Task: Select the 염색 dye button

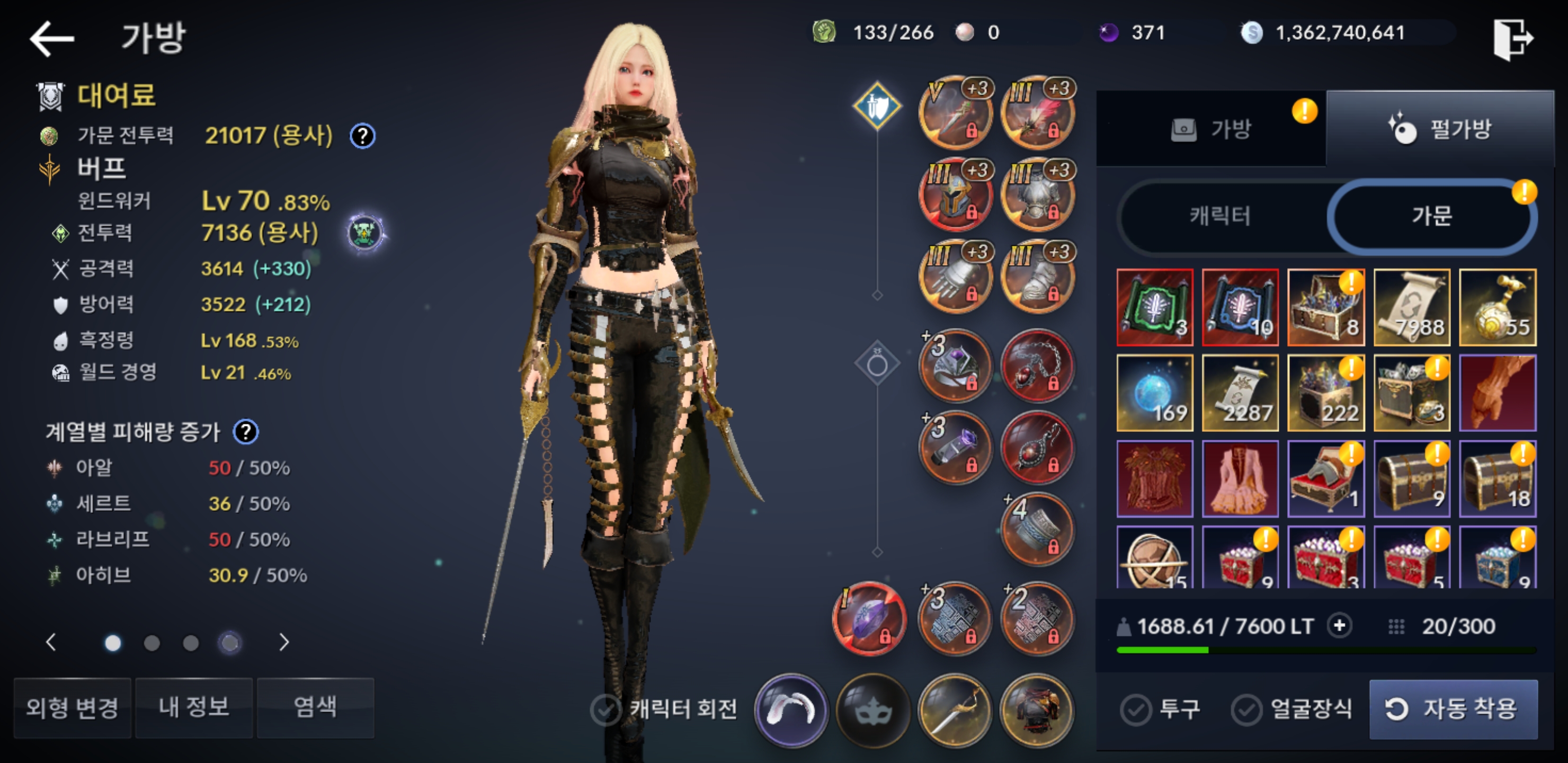Action: (x=315, y=707)
